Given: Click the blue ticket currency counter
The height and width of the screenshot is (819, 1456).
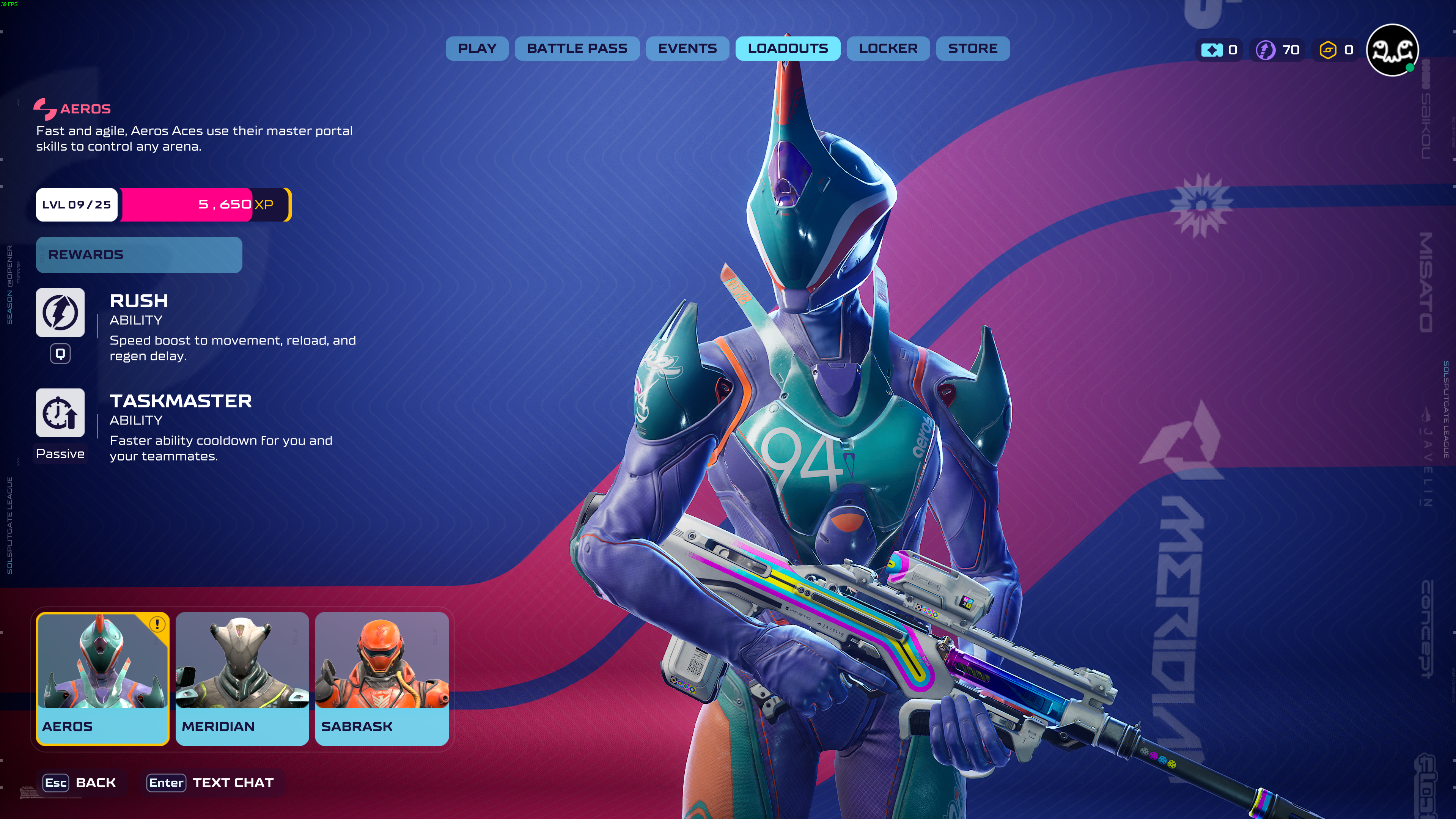Looking at the screenshot, I should [x=1220, y=50].
